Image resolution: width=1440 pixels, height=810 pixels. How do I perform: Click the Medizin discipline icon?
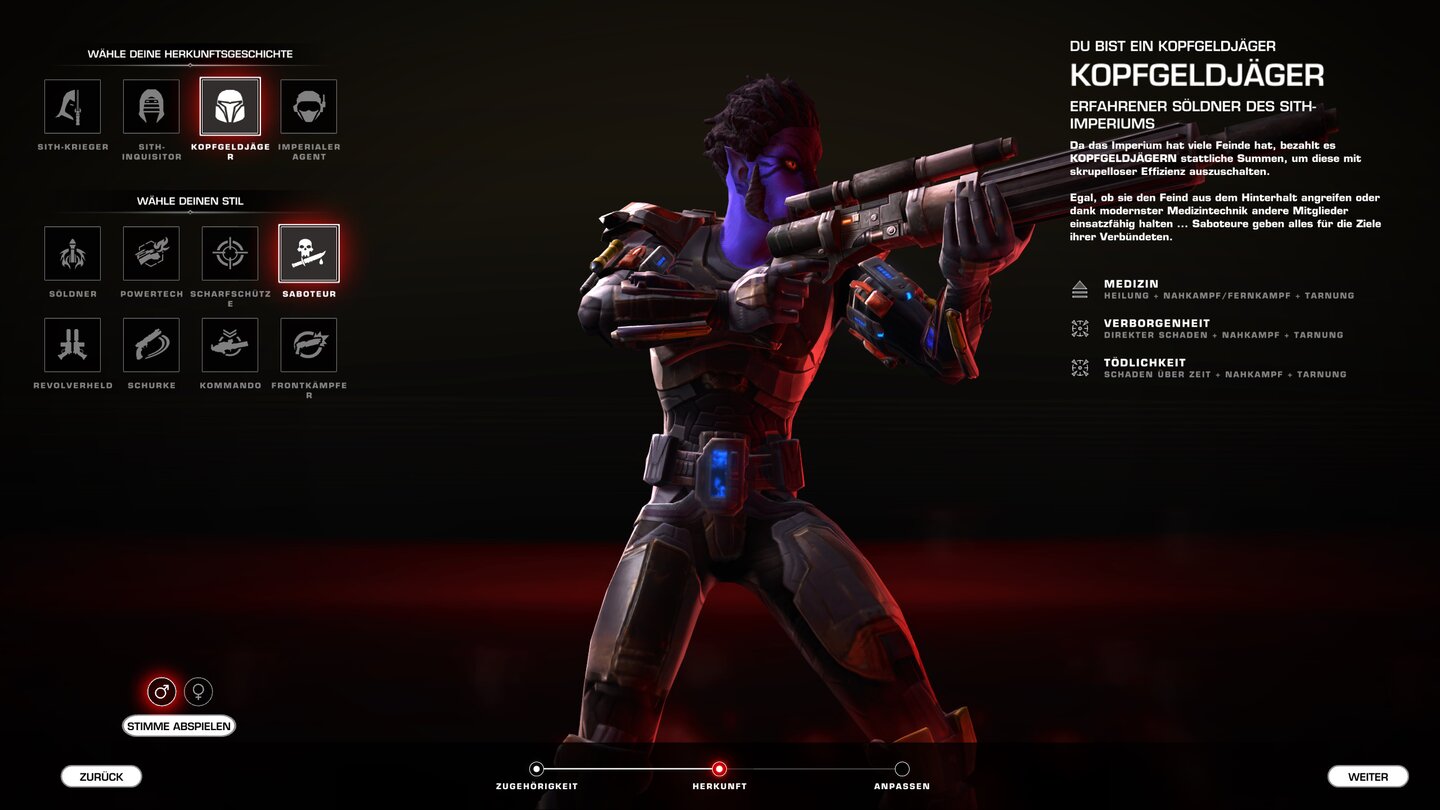point(1080,290)
